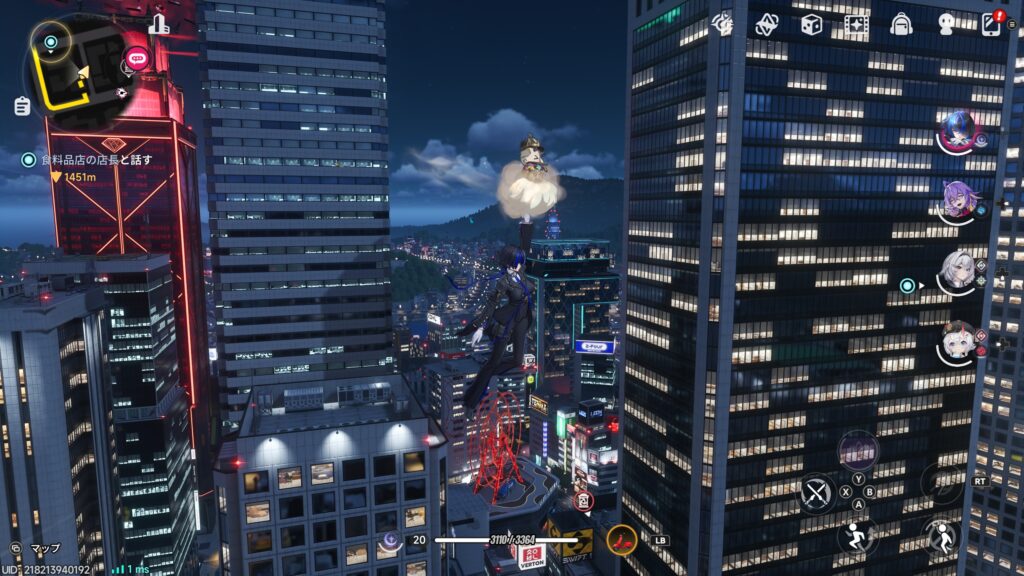Switch to the silver-haired party member
The width and height of the screenshot is (1024, 576).
[957, 272]
